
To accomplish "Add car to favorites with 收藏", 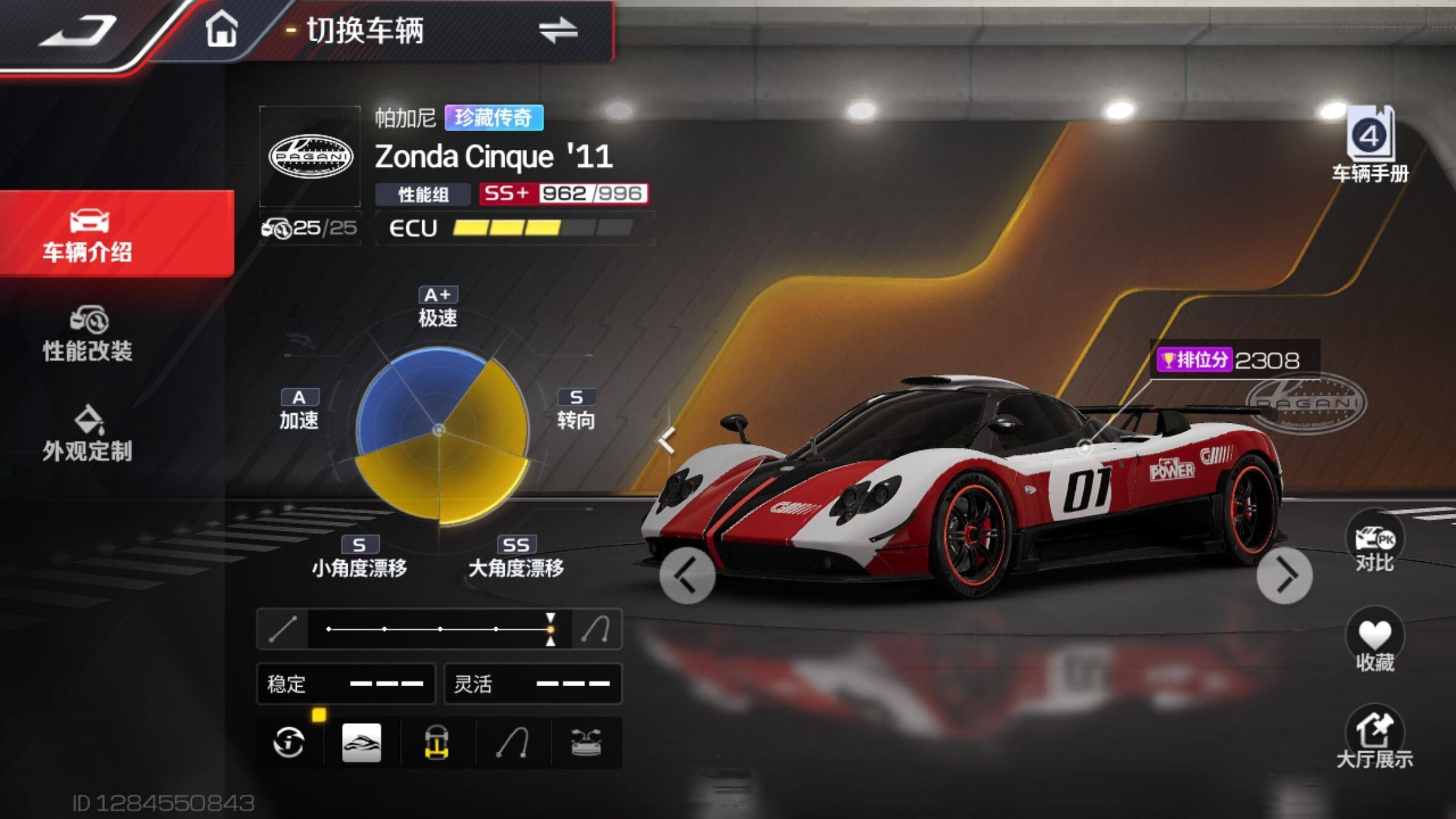I will [x=1374, y=642].
